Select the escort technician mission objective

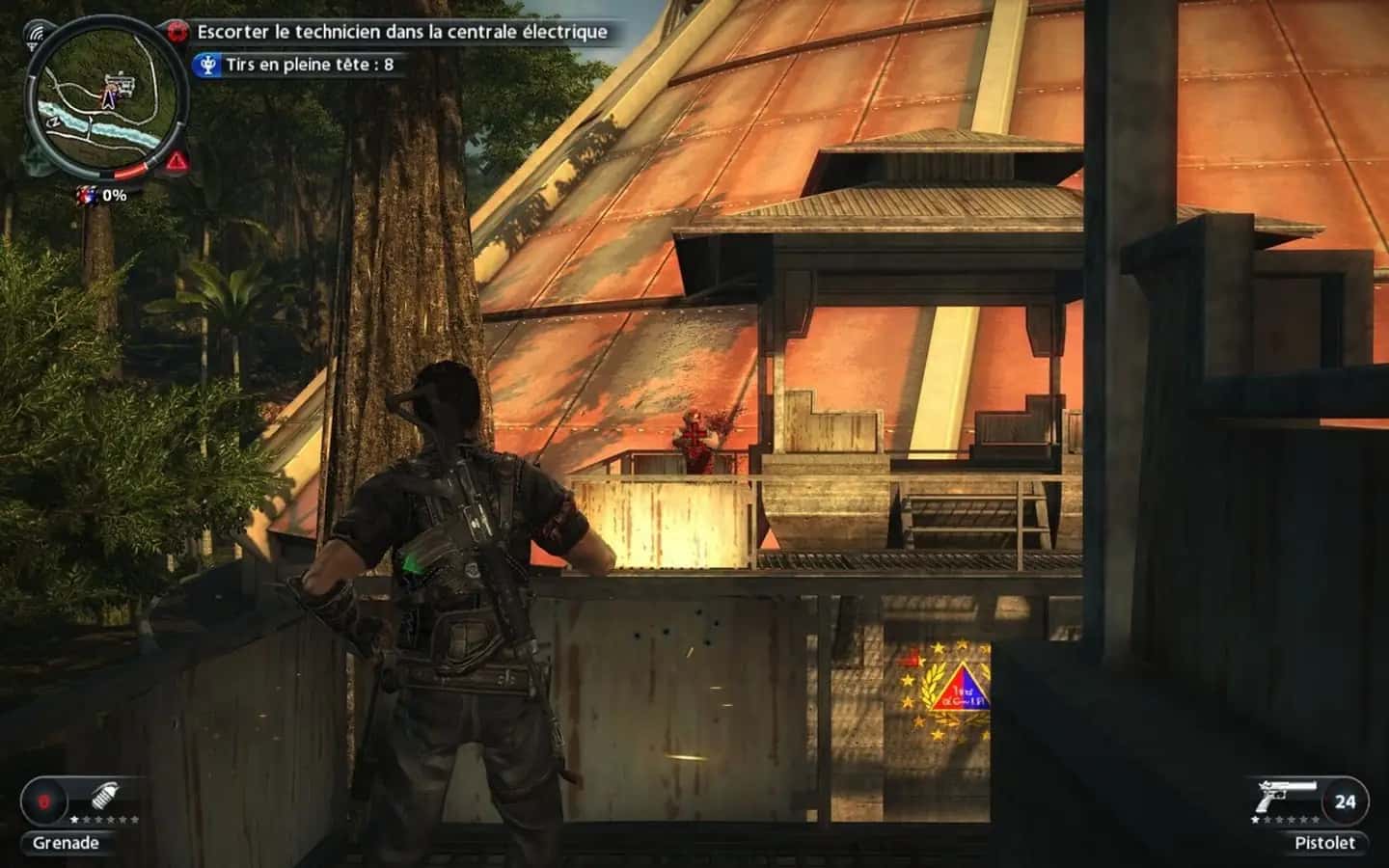(402, 32)
